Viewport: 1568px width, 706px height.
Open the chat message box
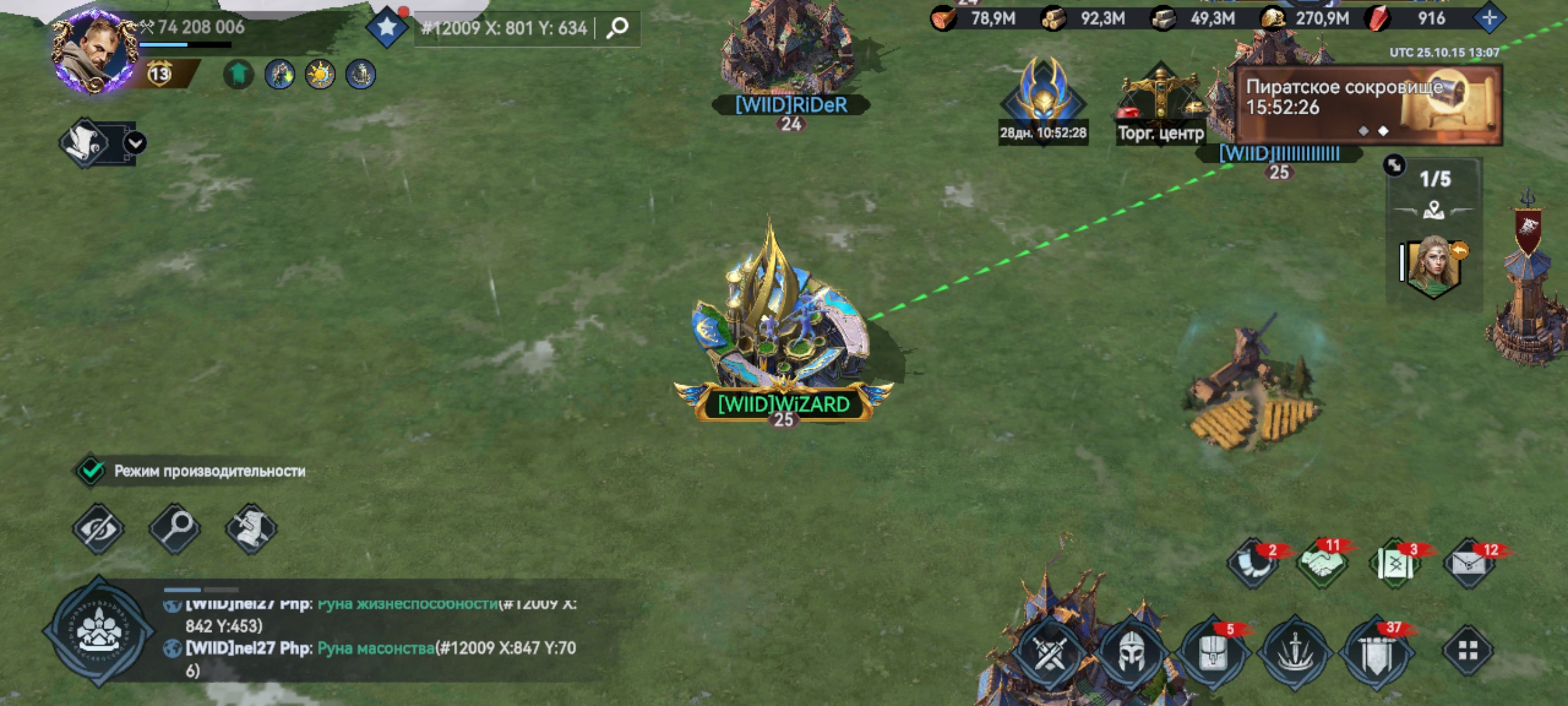[379, 637]
